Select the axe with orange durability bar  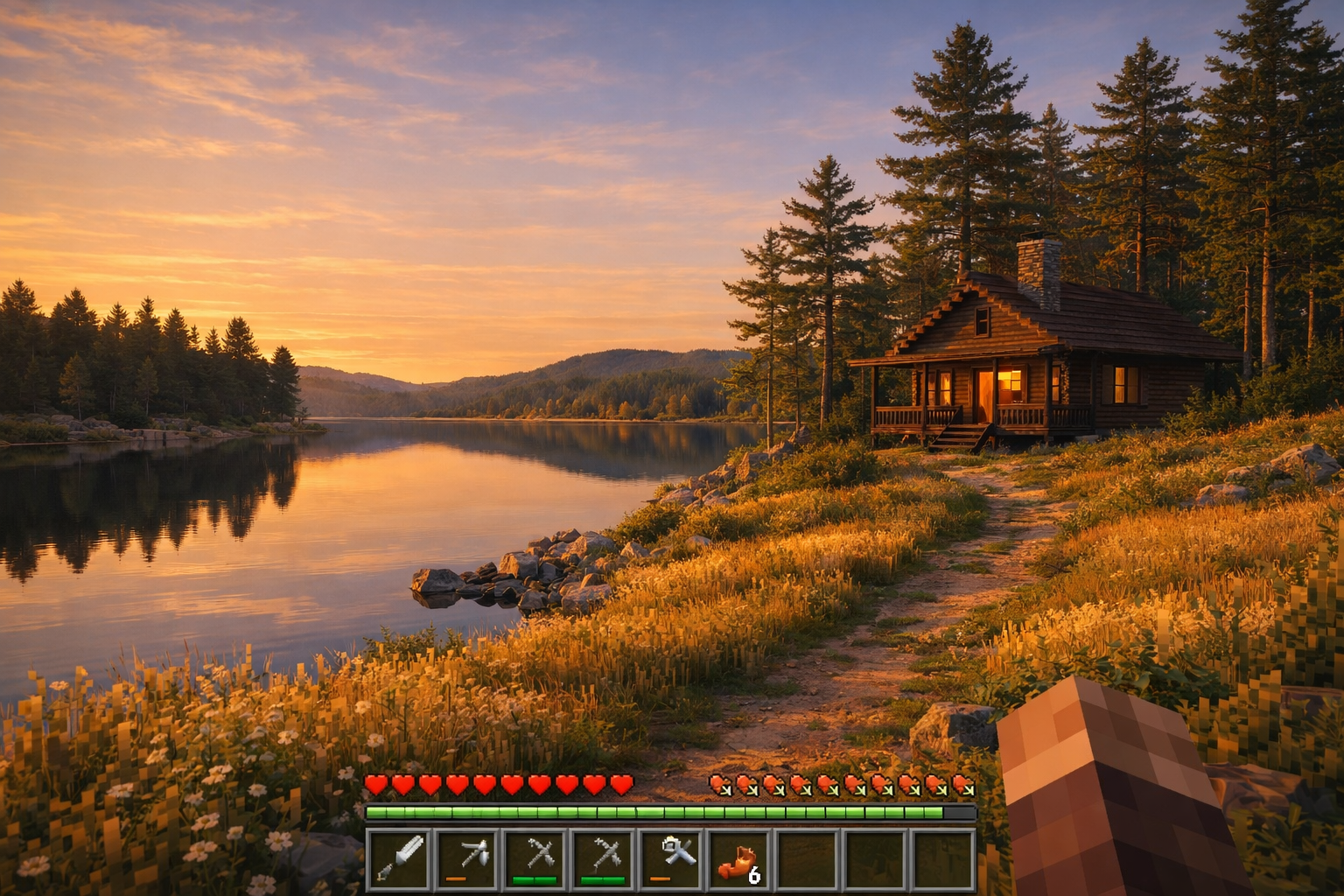468,858
